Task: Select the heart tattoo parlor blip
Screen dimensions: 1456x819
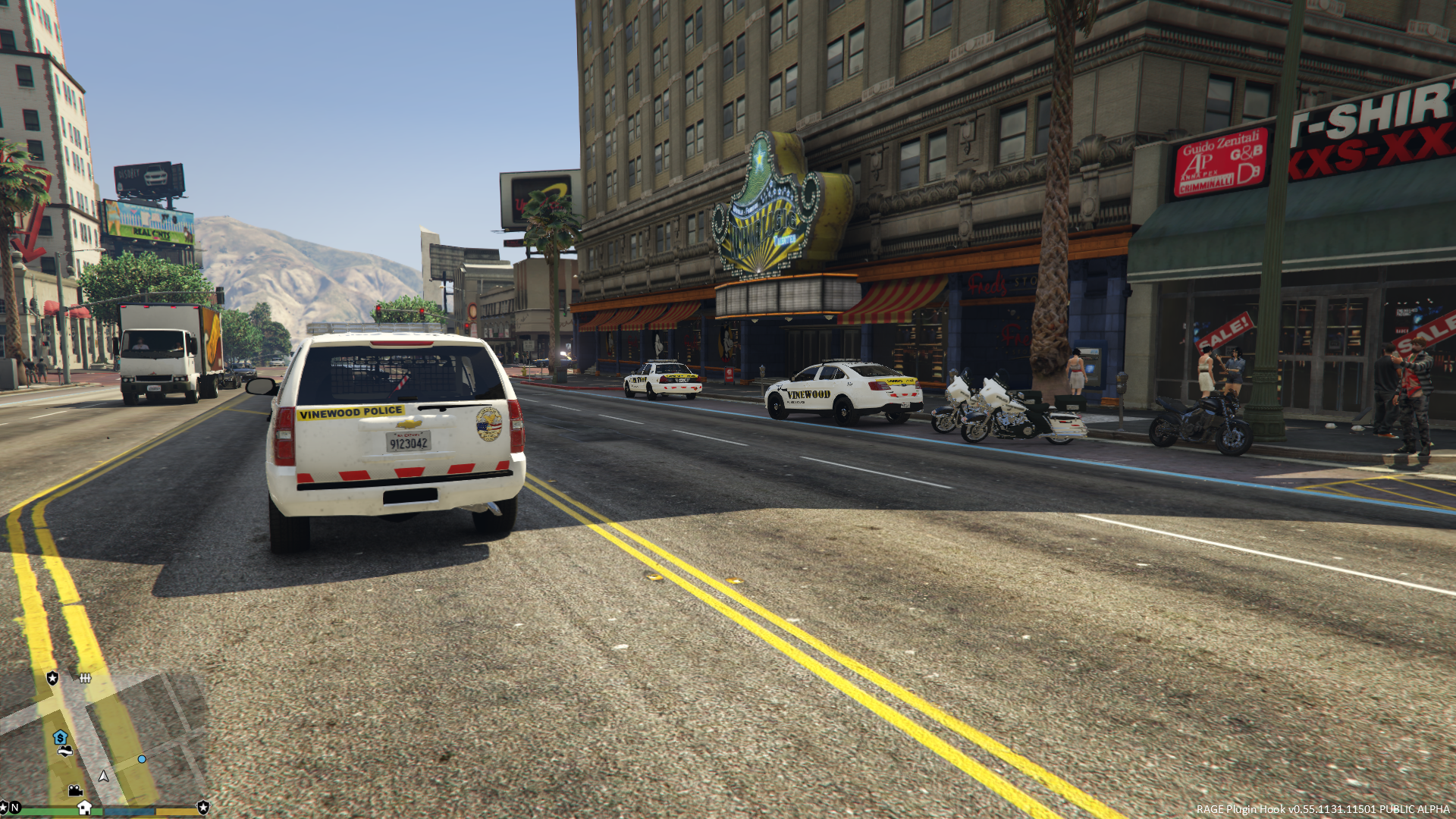Action: [x=65, y=752]
